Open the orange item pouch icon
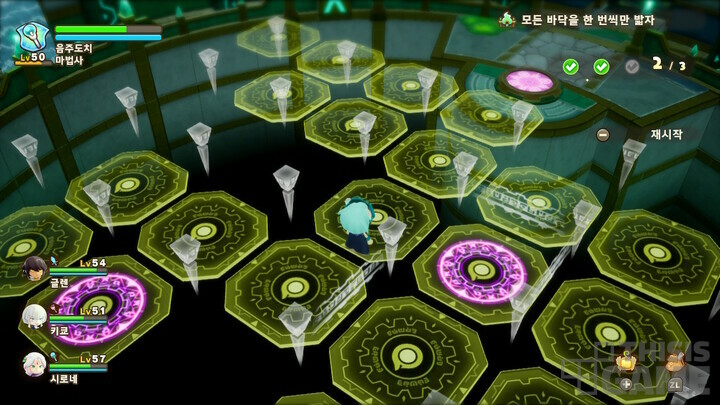 [x=676, y=361]
